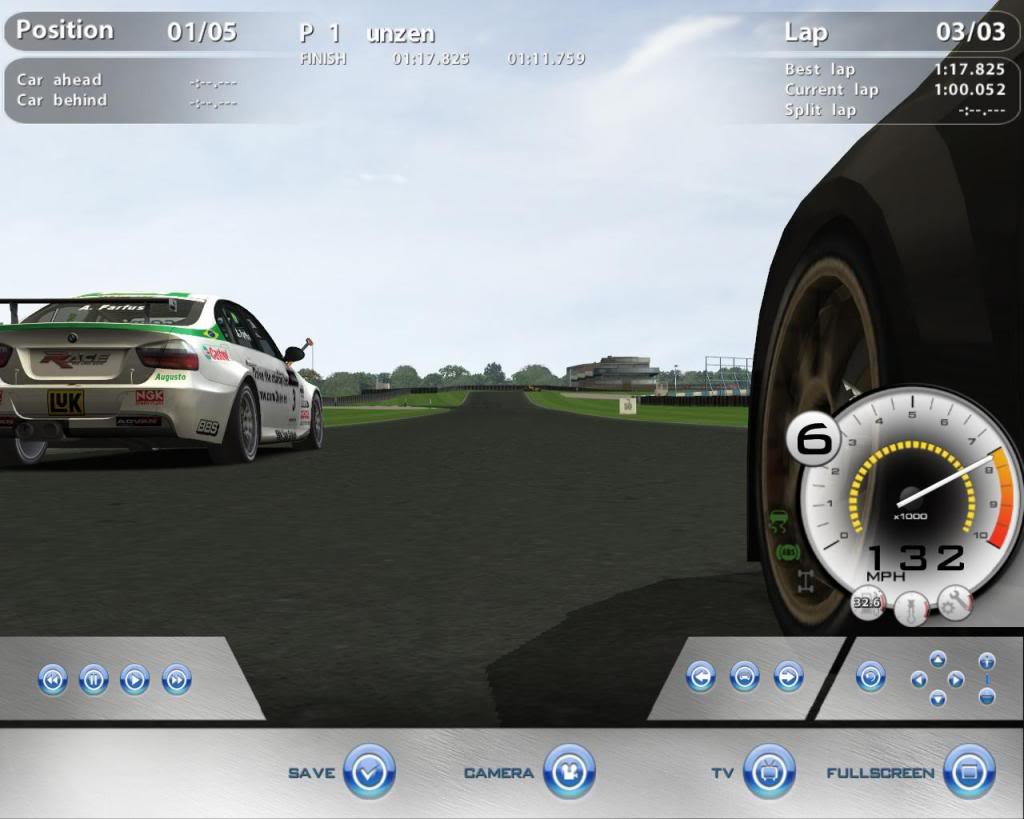This screenshot has height=819, width=1024.
Task: Toggle FULLSCREEN replay mode
Action: 969,772
